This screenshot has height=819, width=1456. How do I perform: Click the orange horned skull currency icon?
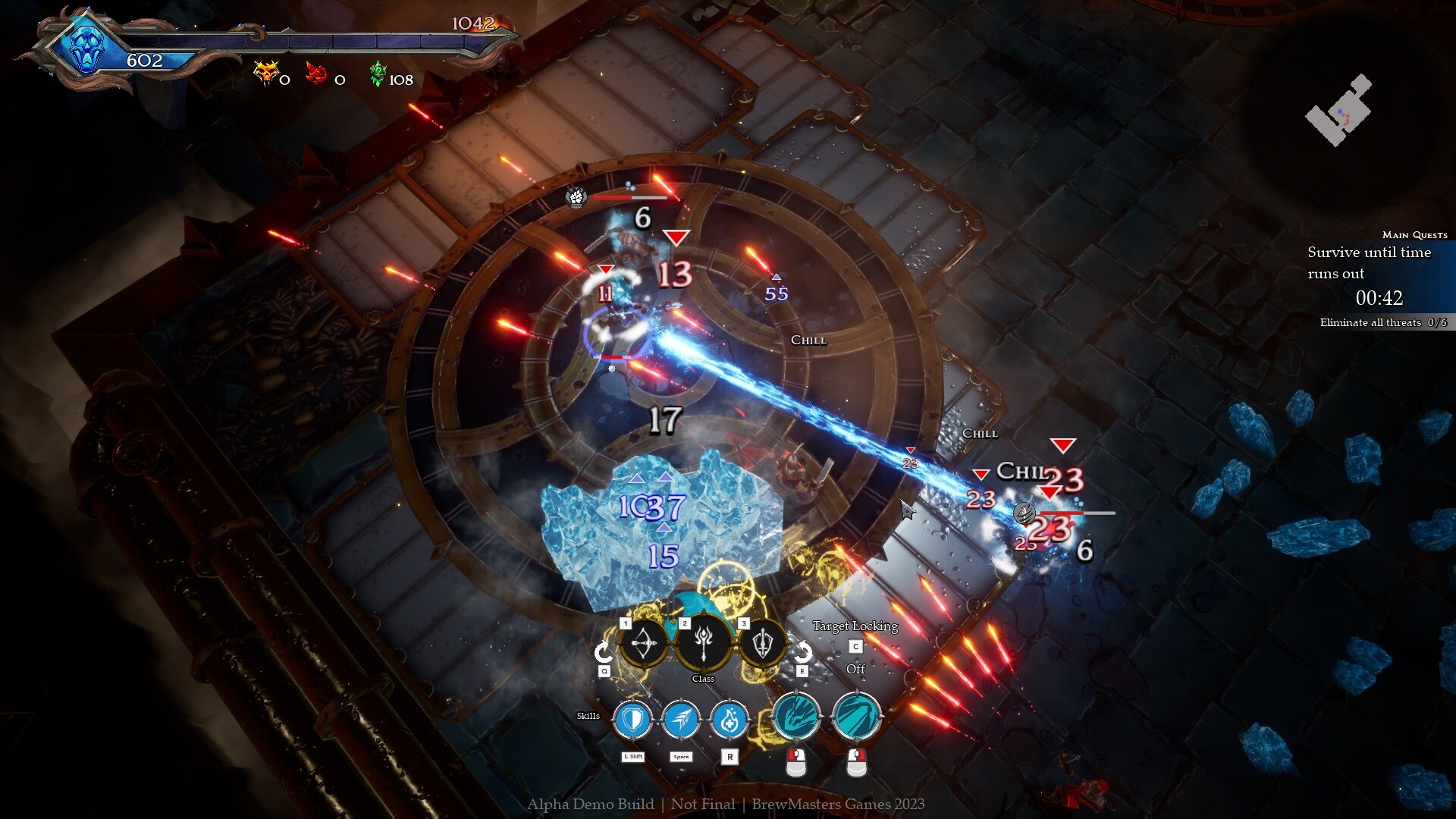(266, 74)
